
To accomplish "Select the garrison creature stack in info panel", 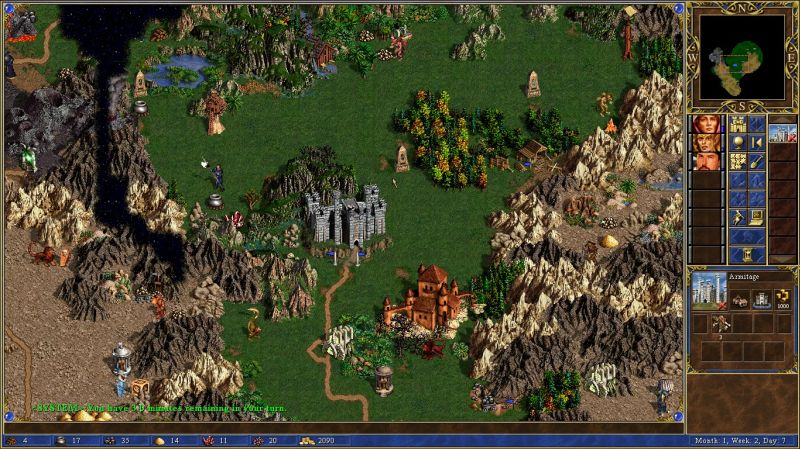I will coord(722,323).
